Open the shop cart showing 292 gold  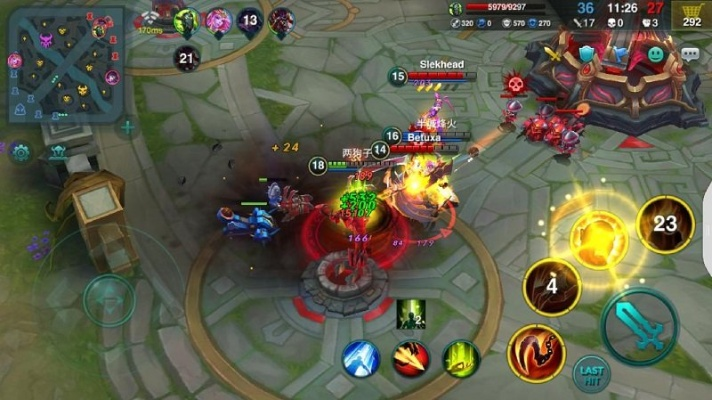691,15
